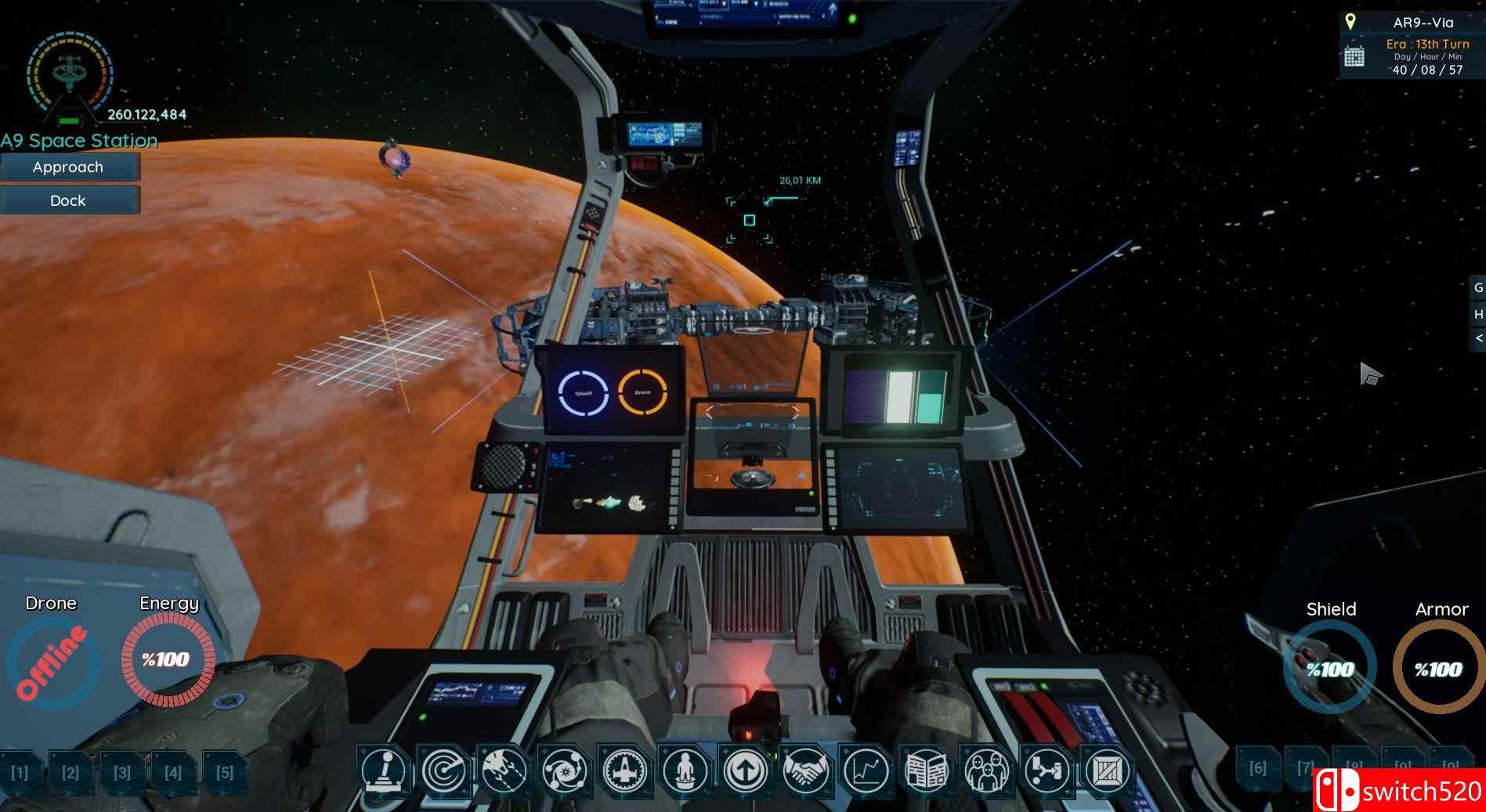This screenshot has width=1486, height=812.
Task: Select hotbar slot number 1
Action: tap(20, 772)
